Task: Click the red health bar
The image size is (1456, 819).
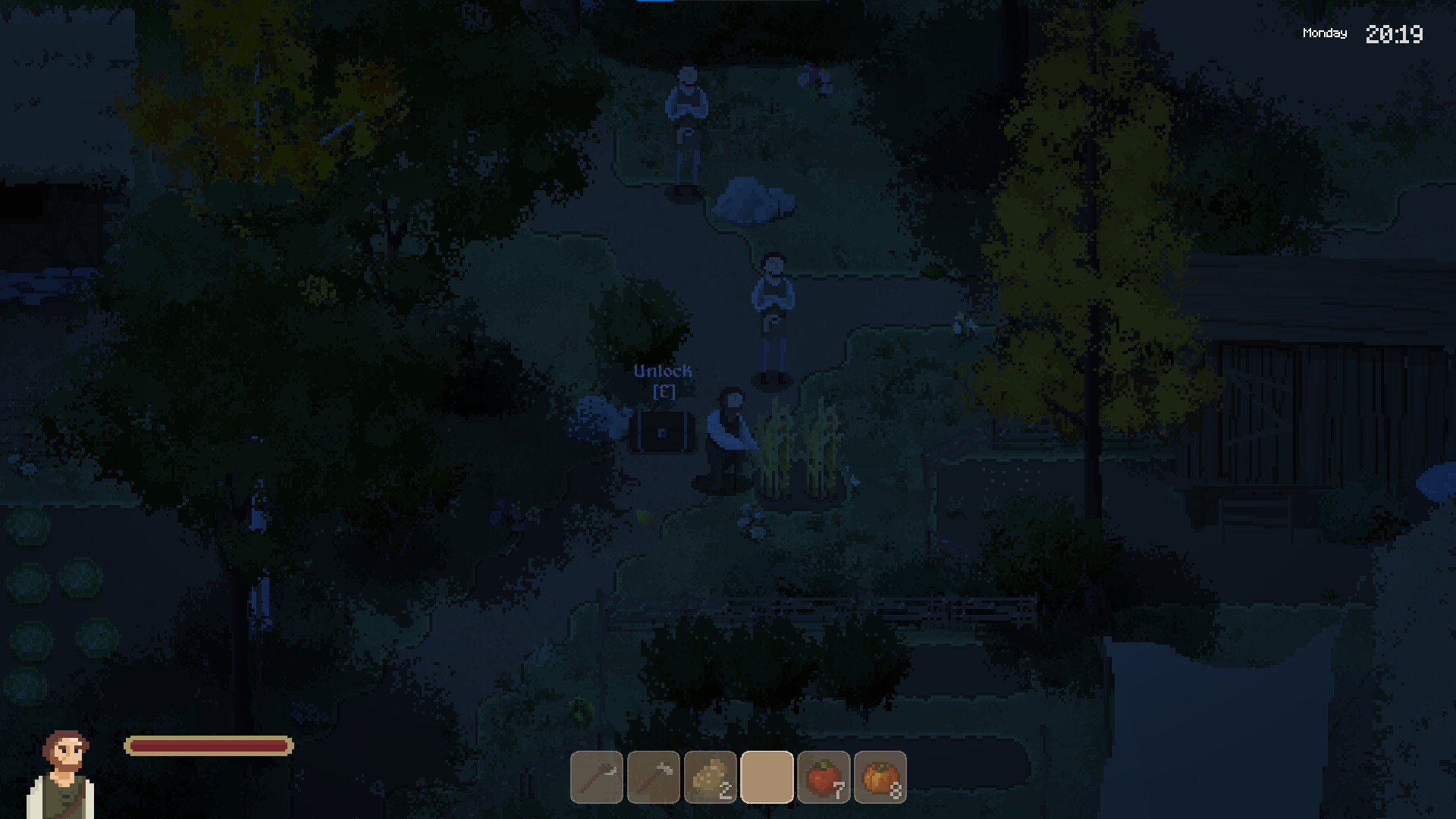Action: point(209,746)
